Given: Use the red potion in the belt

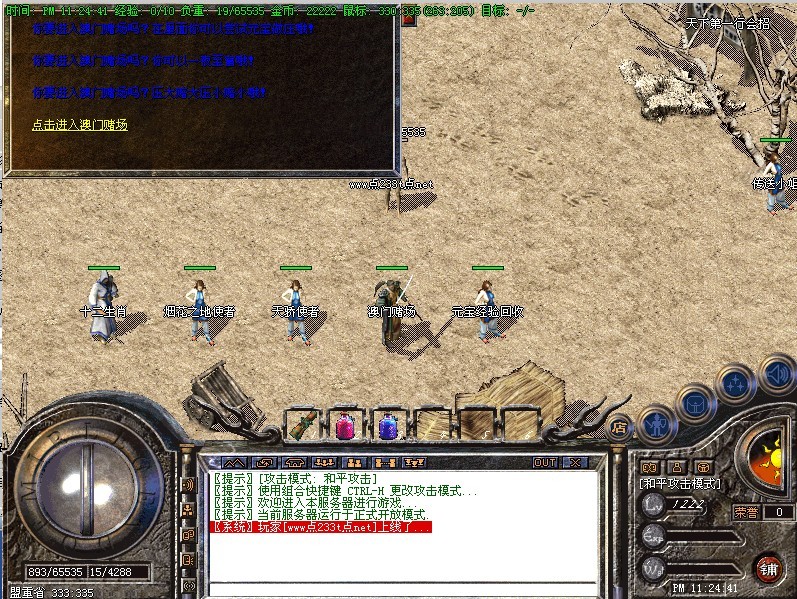Looking at the screenshot, I should pos(344,425).
